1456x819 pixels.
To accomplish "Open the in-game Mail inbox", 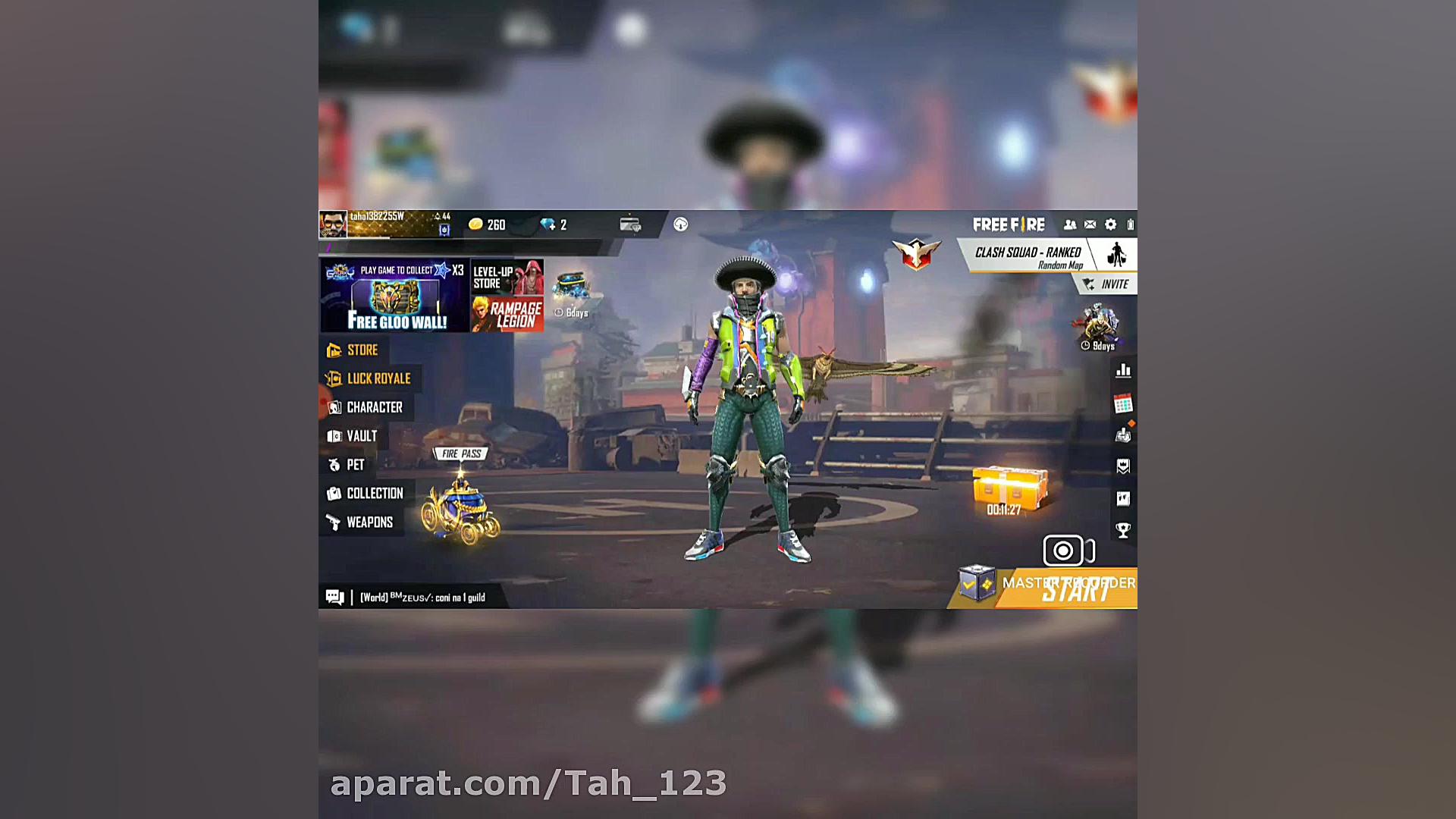I will coord(1090,224).
